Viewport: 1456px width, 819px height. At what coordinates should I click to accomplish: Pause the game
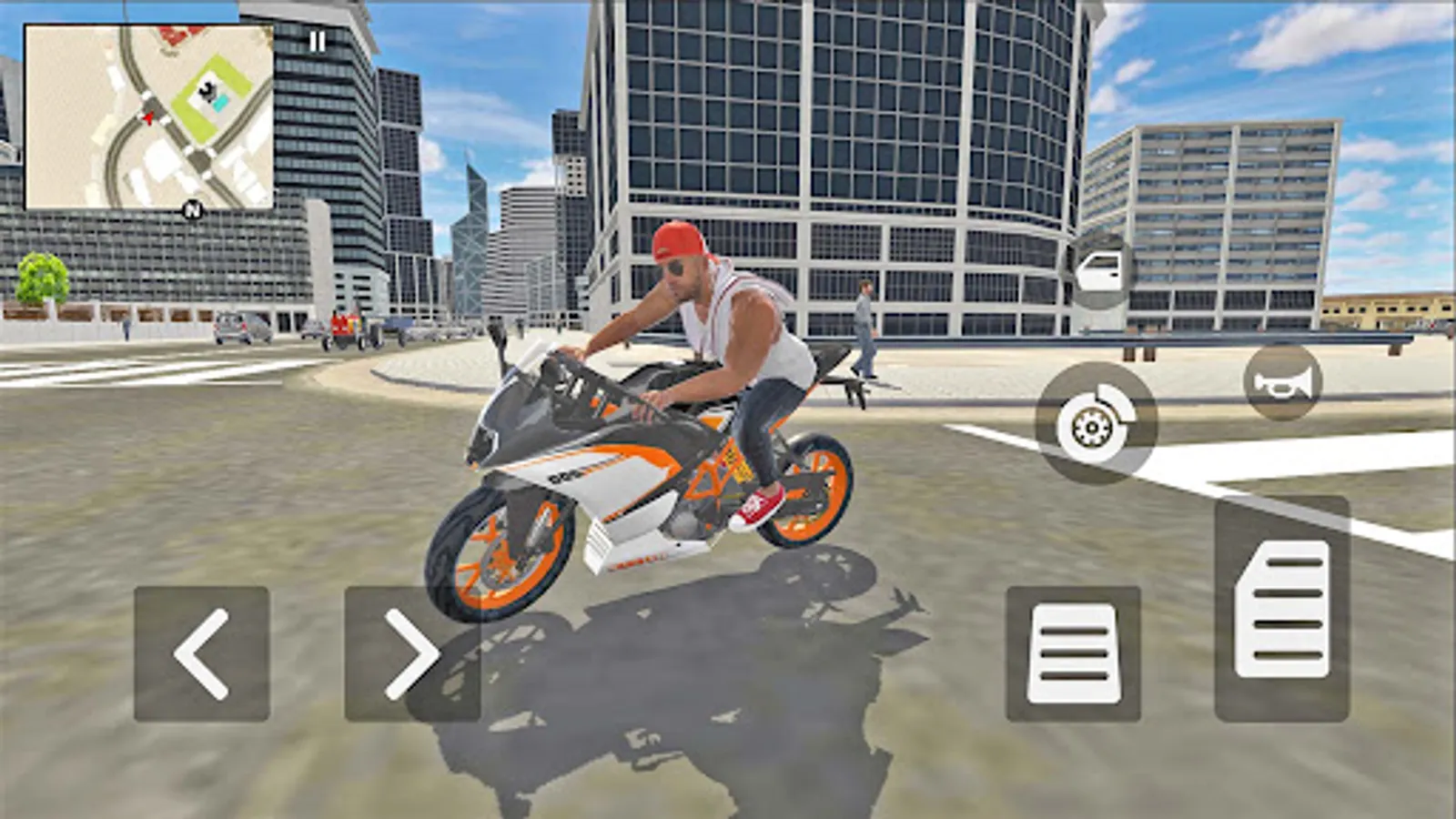(x=316, y=40)
